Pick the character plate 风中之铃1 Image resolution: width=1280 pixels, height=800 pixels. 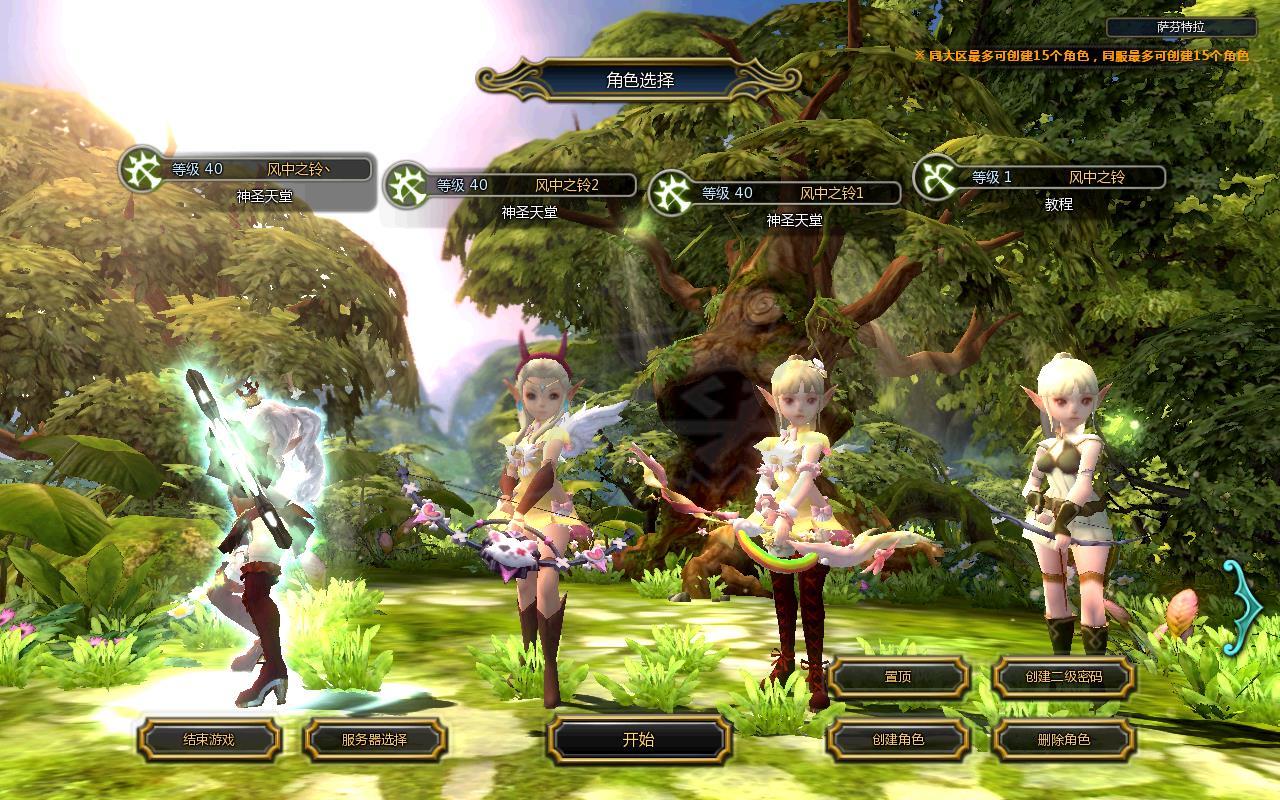click(776, 193)
